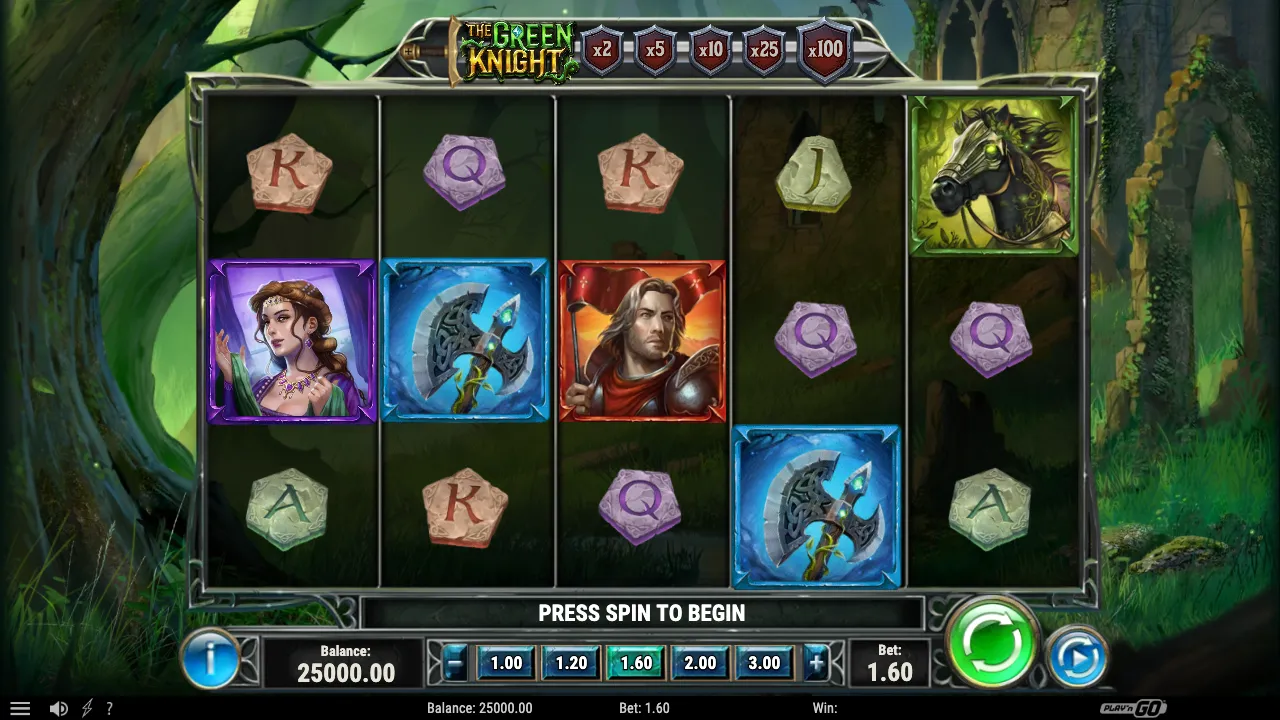Decrease bet with the minus button
This screenshot has height=720, width=1280.
tap(456, 662)
